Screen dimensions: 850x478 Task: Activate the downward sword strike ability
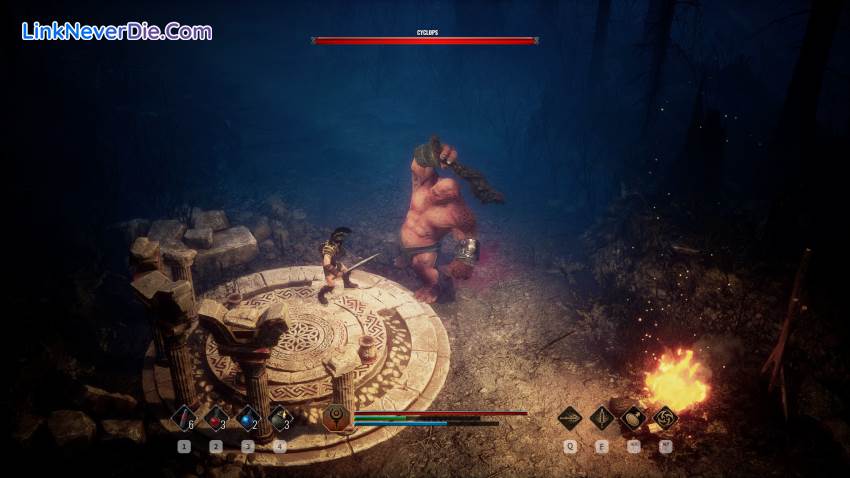click(602, 418)
